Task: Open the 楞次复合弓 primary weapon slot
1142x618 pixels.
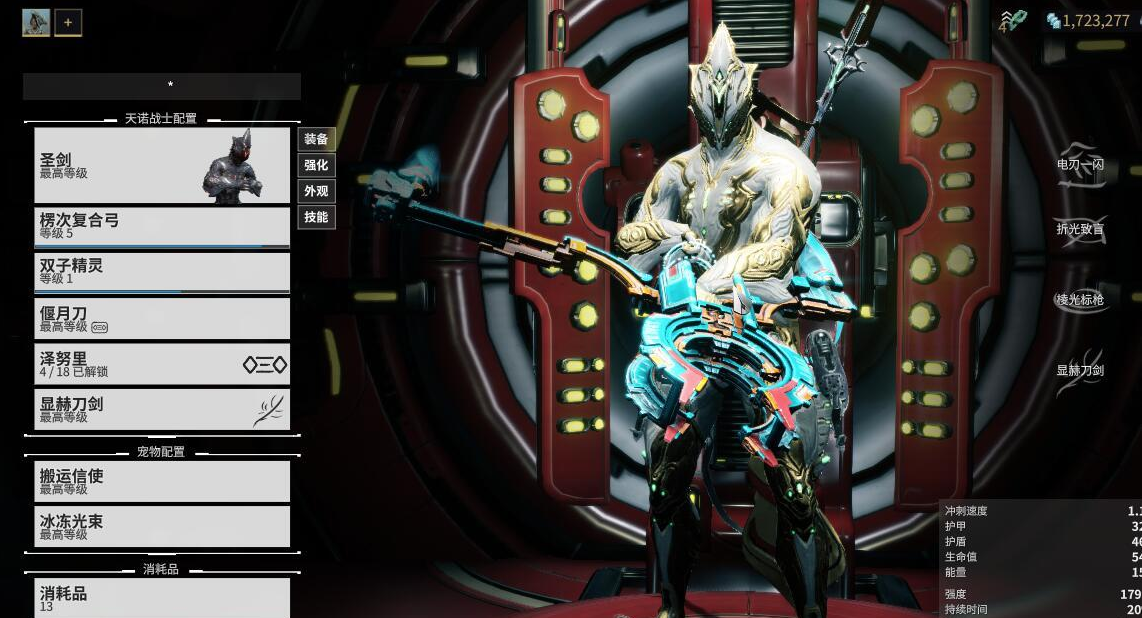Action: (x=161, y=227)
